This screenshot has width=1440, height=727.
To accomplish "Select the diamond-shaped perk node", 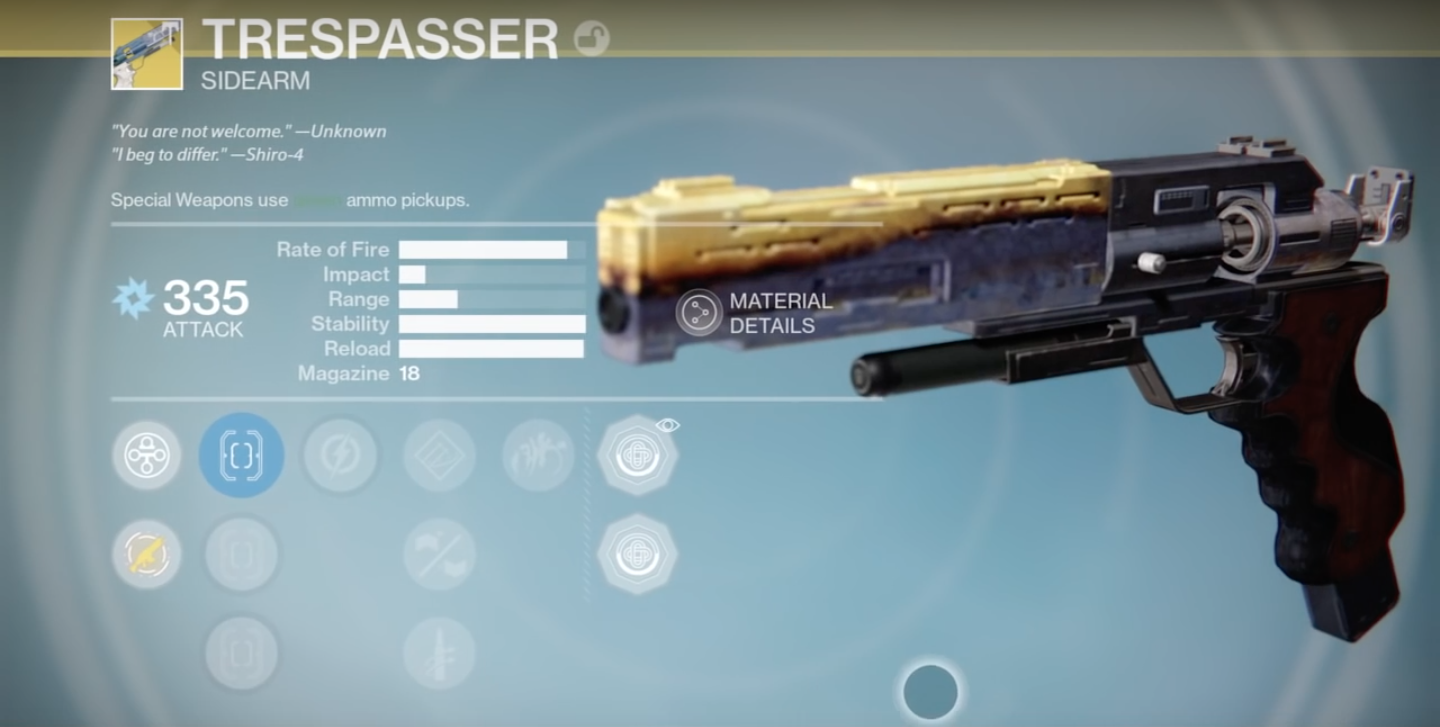I will point(438,454).
